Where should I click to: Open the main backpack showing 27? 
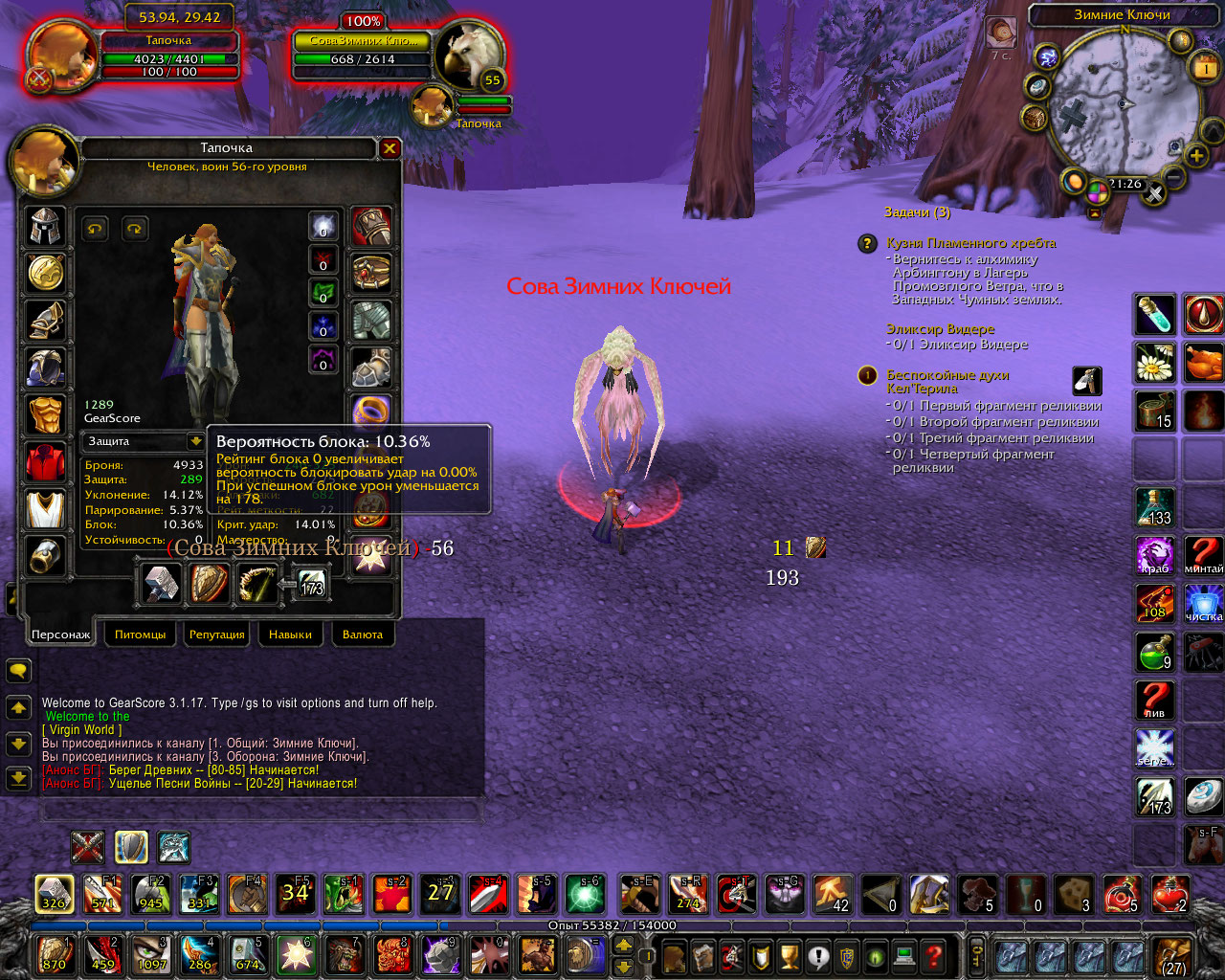click(x=1173, y=955)
